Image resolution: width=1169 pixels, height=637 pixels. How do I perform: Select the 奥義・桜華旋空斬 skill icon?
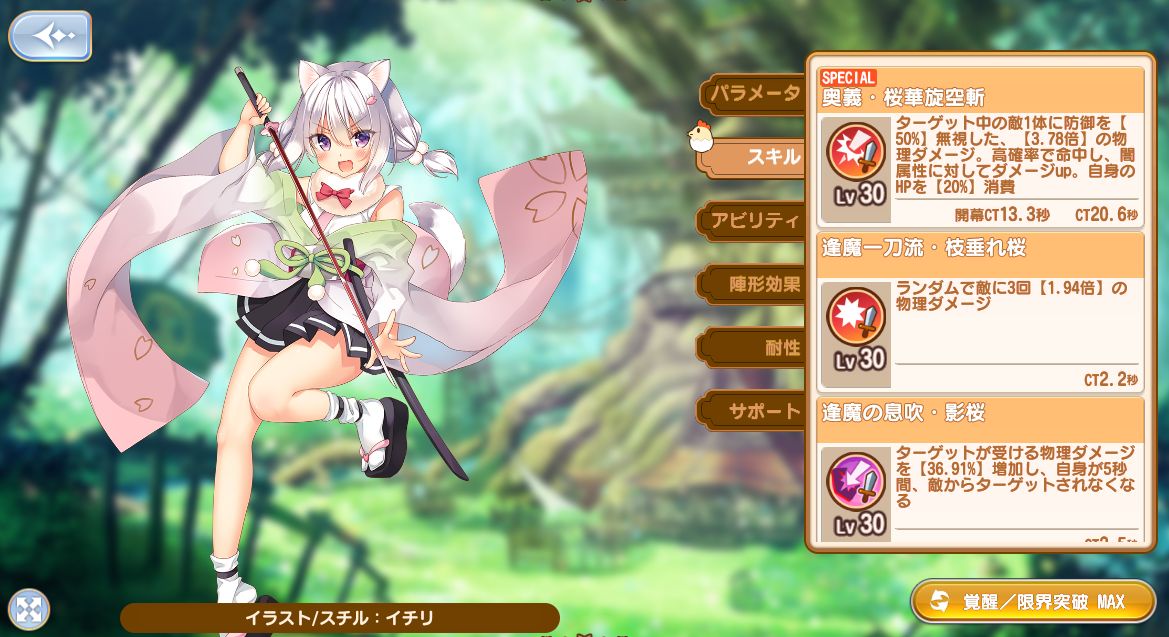click(857, 152)
